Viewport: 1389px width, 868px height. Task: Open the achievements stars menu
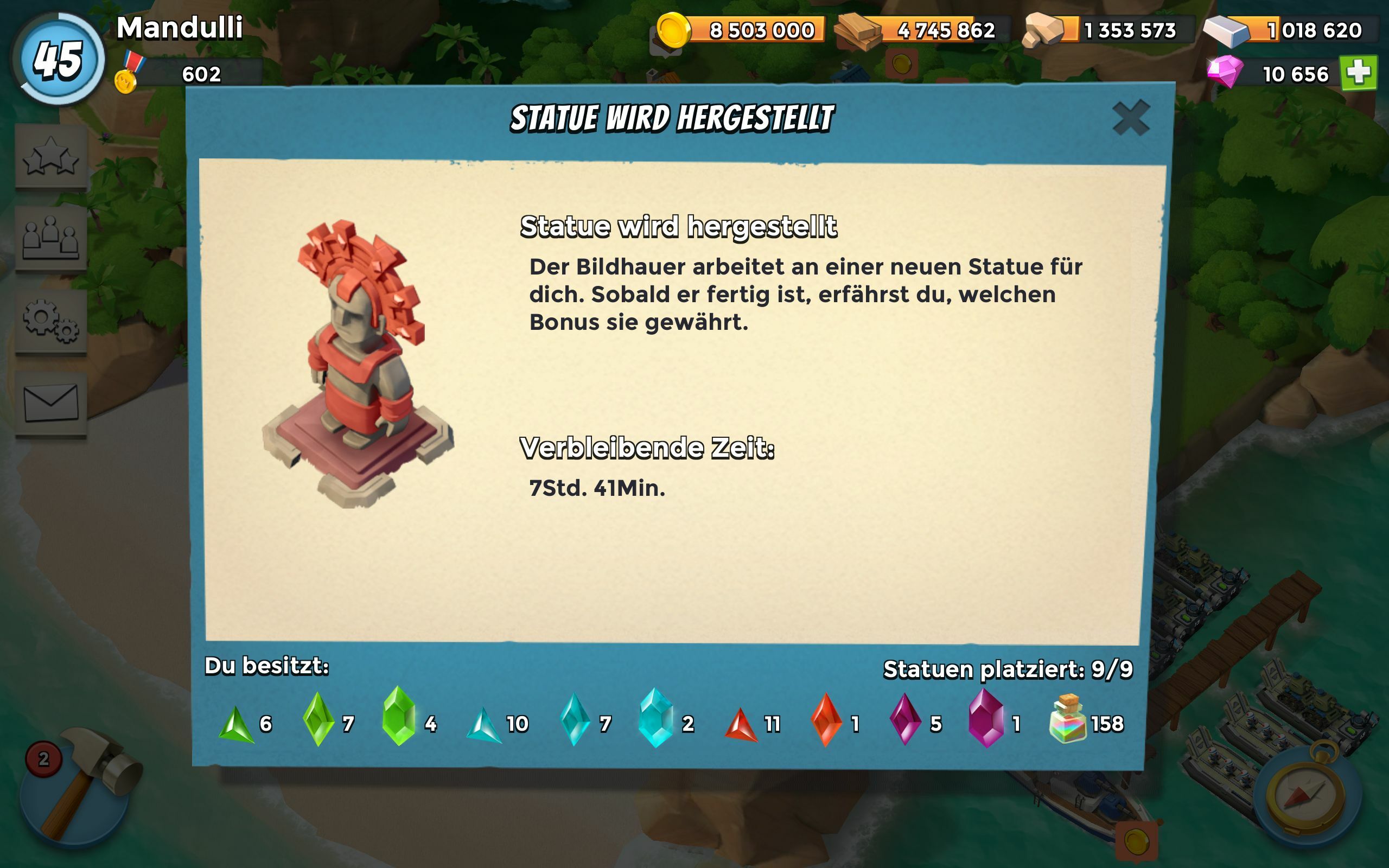51,156
